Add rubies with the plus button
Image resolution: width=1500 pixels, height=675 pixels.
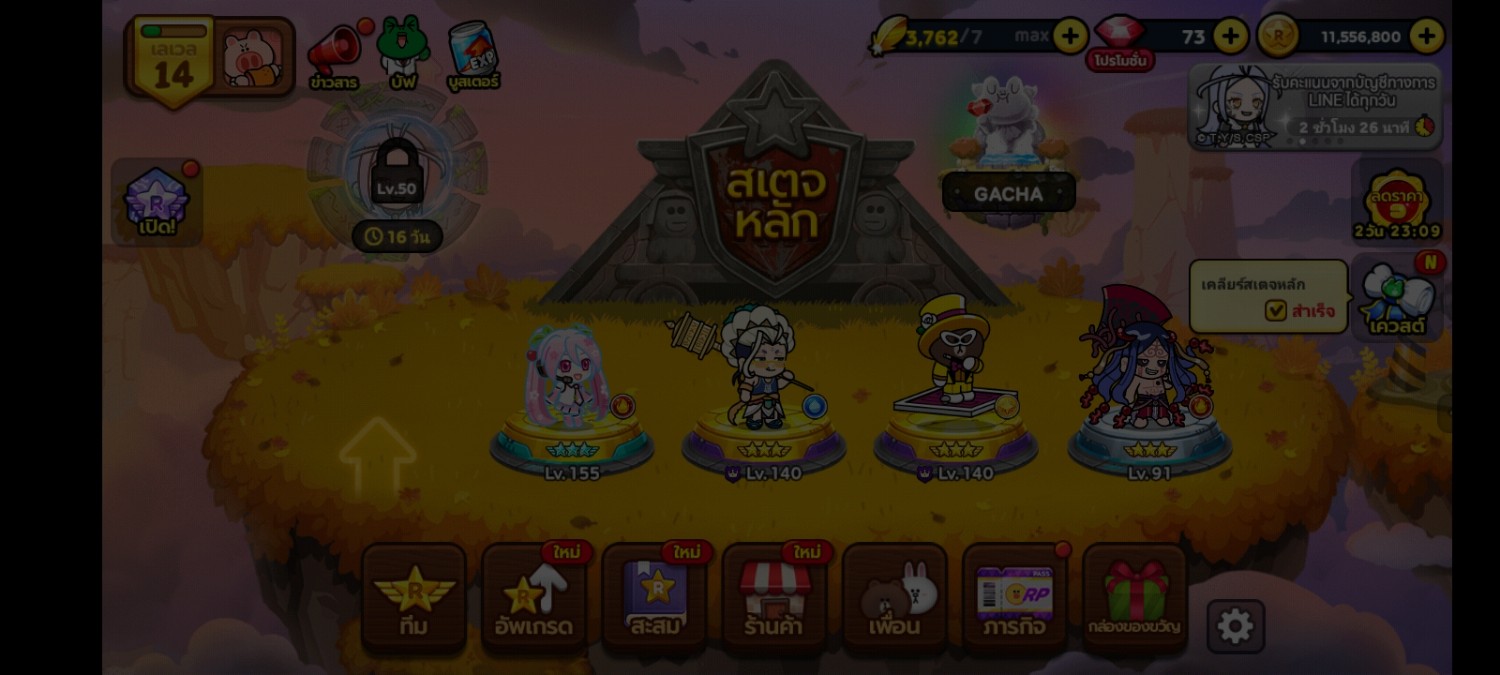pos(1230,37)
